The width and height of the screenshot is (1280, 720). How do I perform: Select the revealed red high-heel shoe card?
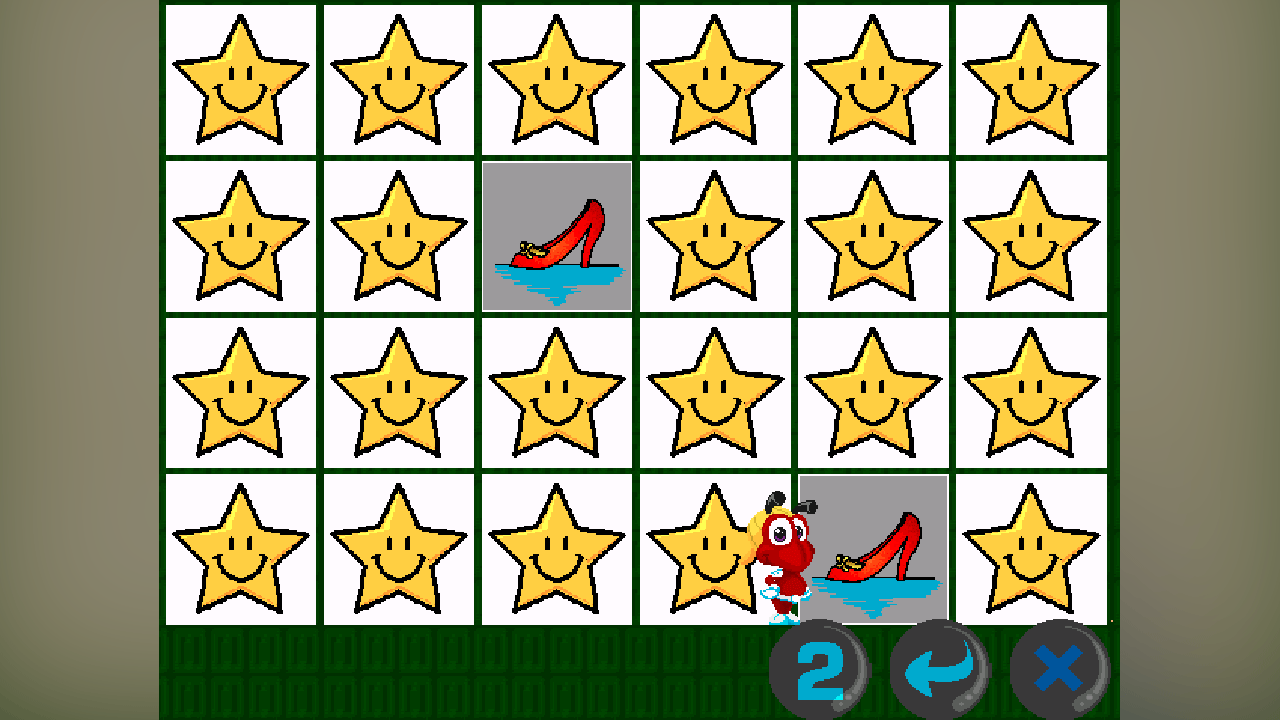point(556,237)
